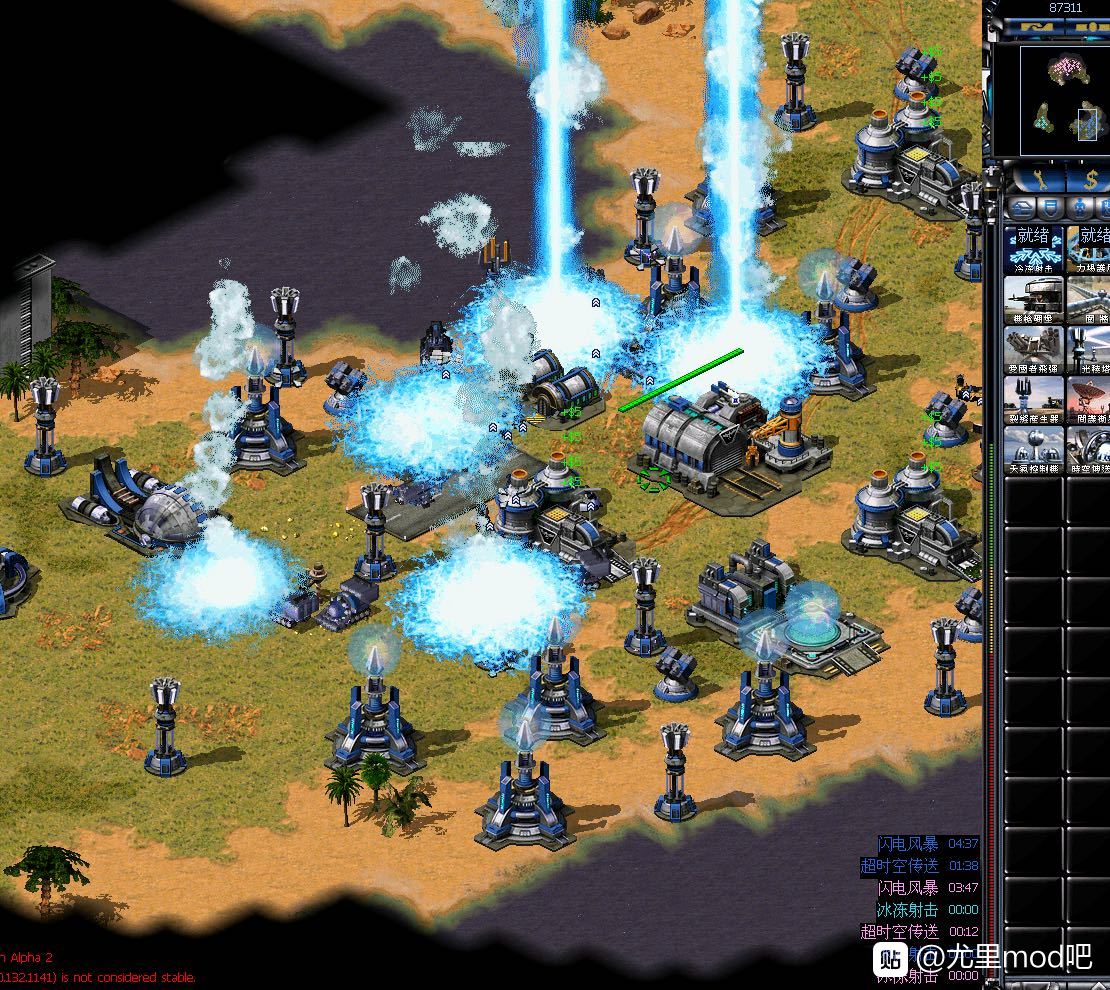Switch to the infantry build tab
Image resolution: width=1110 pixels, height=990 pixels.
click(1080, 209)
